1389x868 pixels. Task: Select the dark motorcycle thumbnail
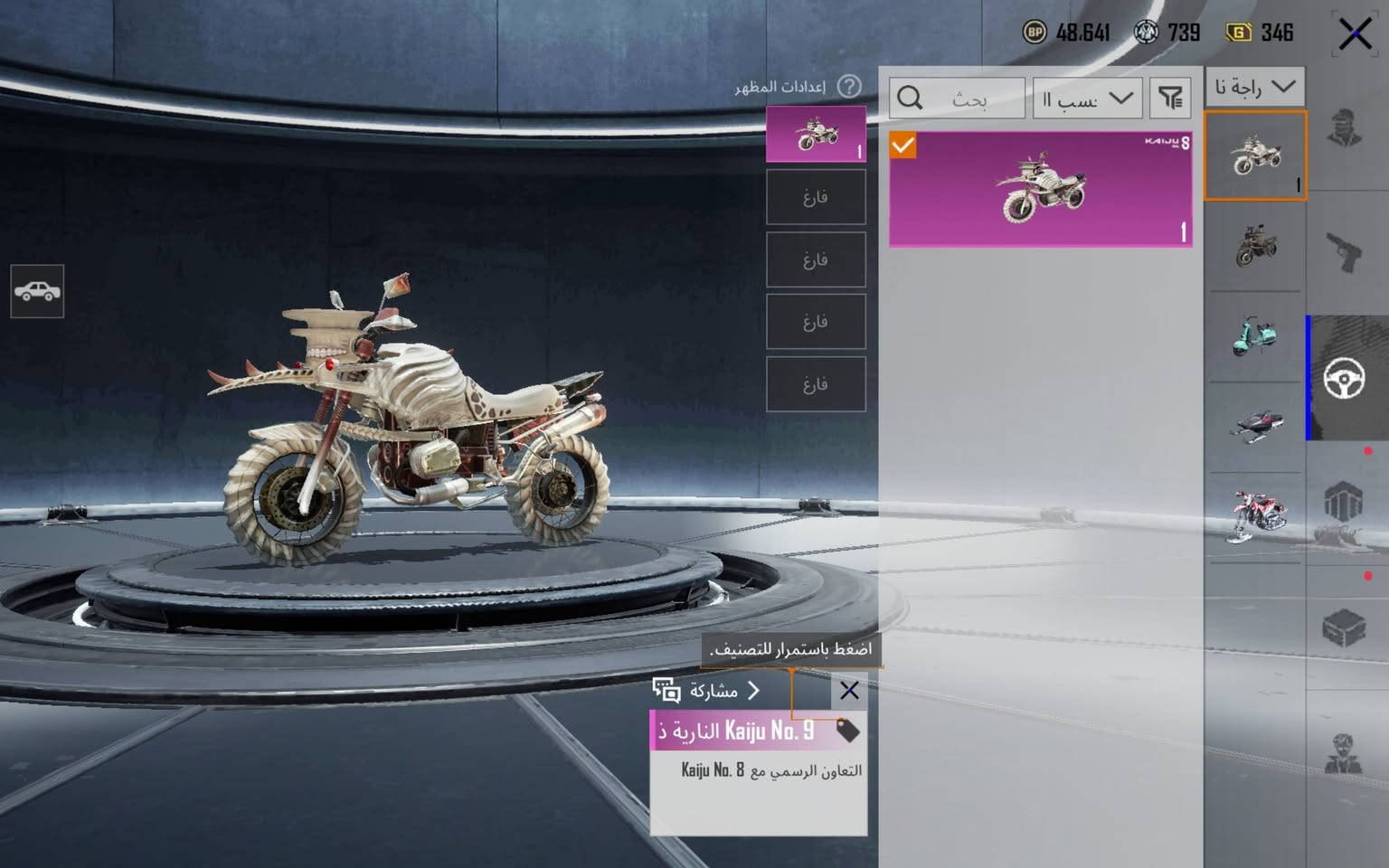1255,244
